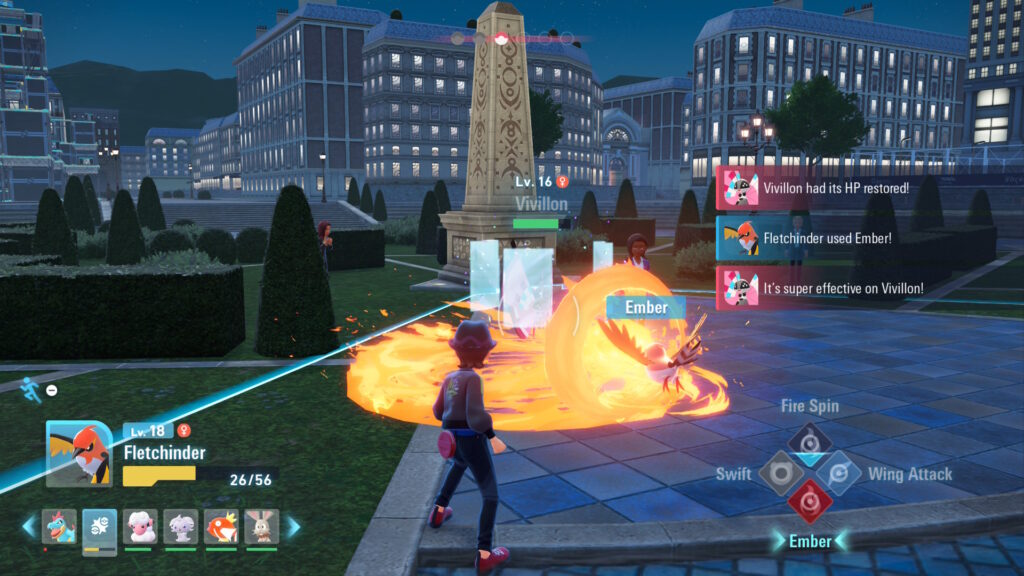Select the Flaaffy party slot
Viewport: 1024px width, 576px height.
[x=139, y=526]
